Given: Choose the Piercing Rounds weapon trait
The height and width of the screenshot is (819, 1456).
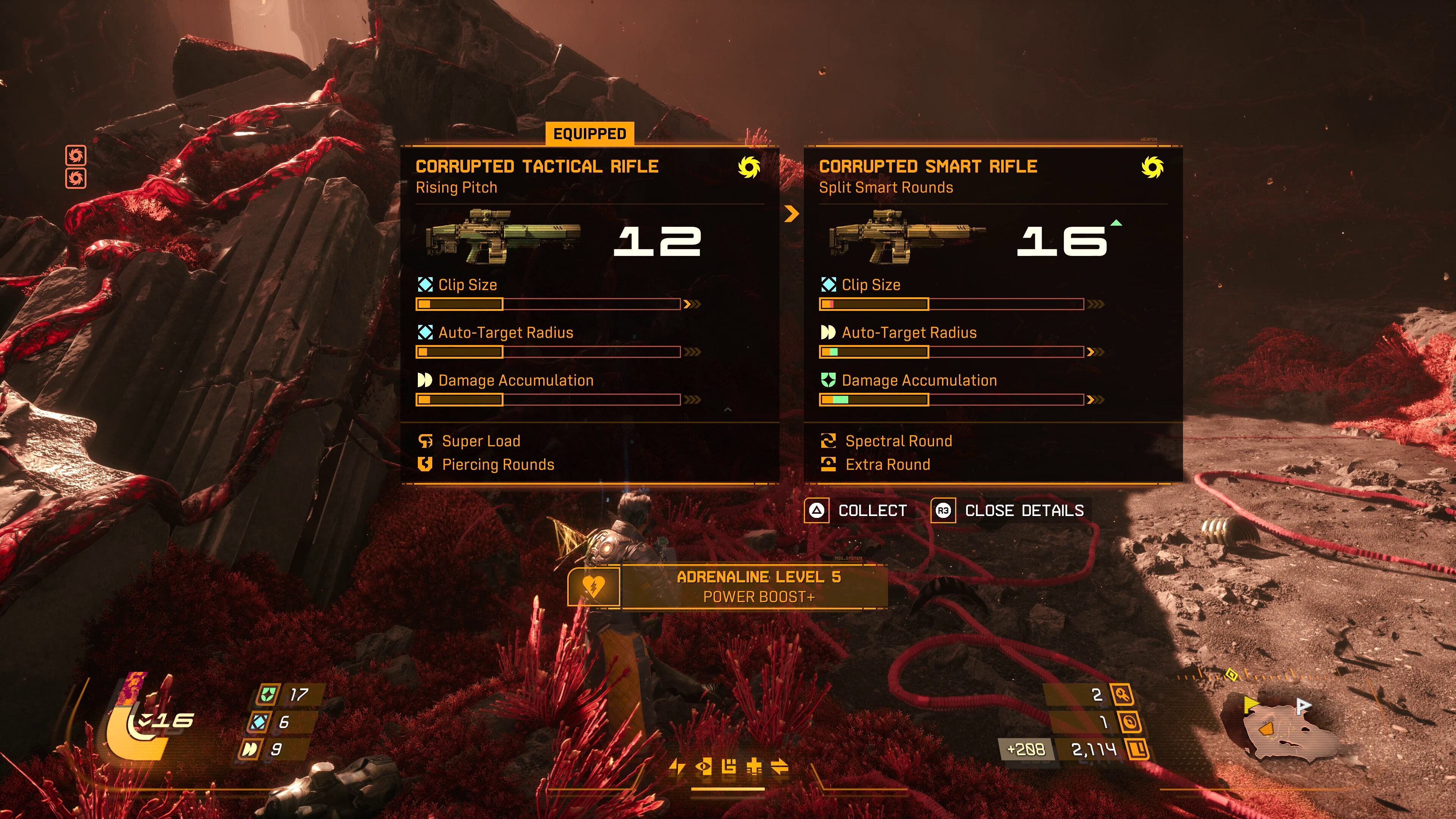Looking at the screenshot, I should click(x=497, y=464).
